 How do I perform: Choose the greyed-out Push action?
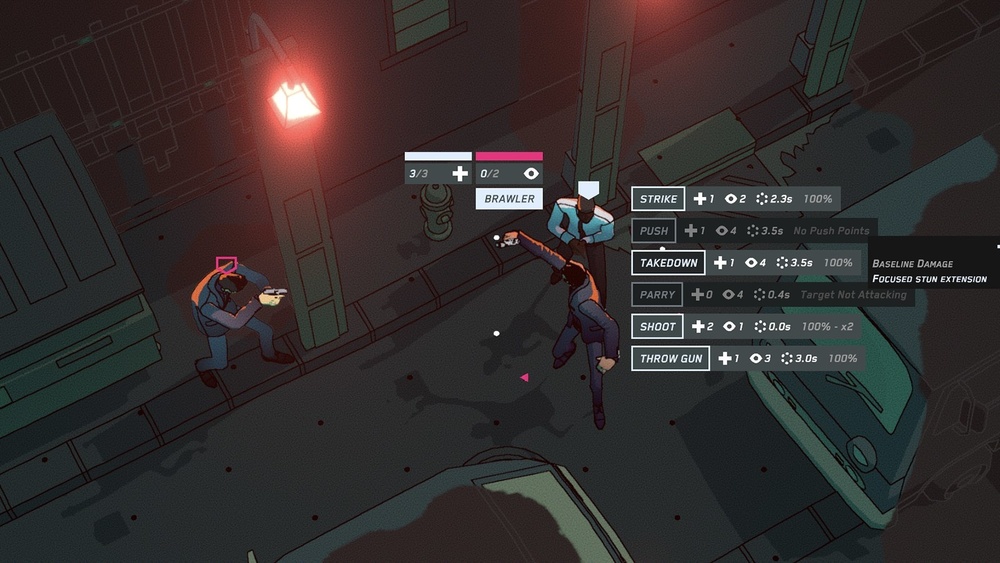click(x=654, y=231)
